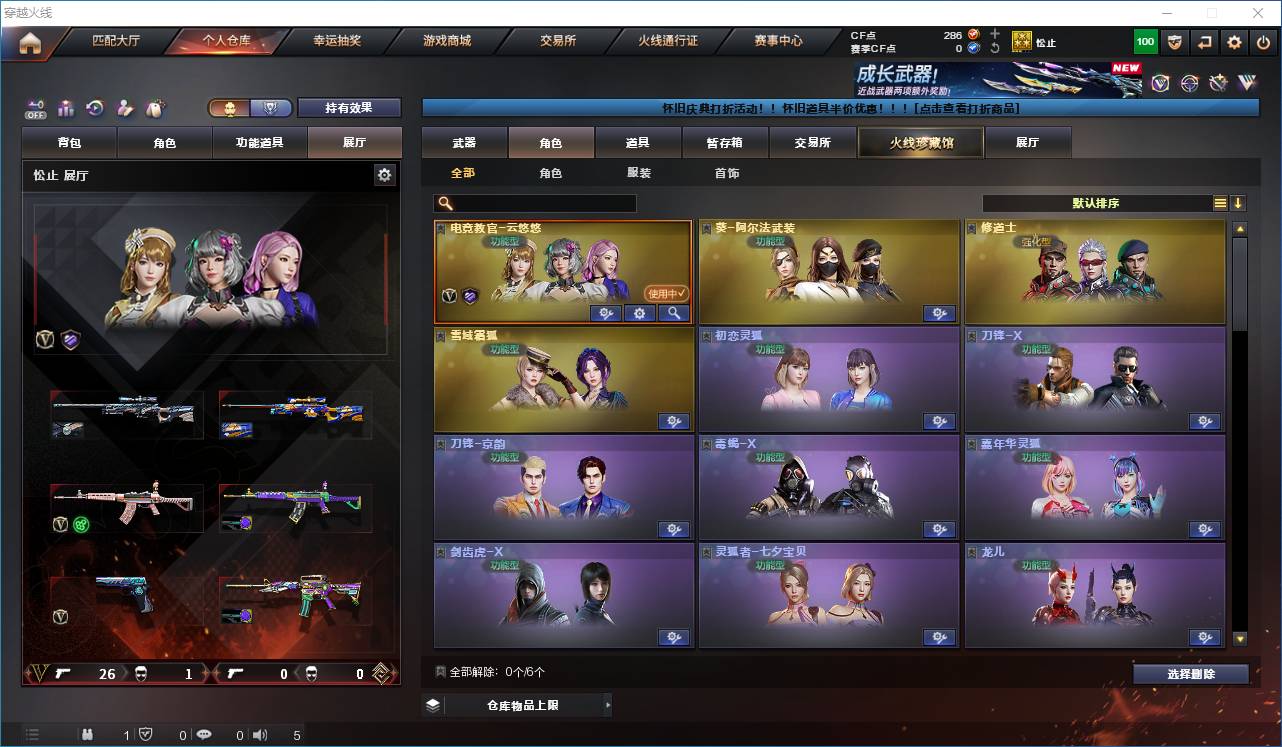This screenshot has width=1282, height=747.
Task: Click 选择删除 to enable selection mode
Action: (x=1190, y=674)
